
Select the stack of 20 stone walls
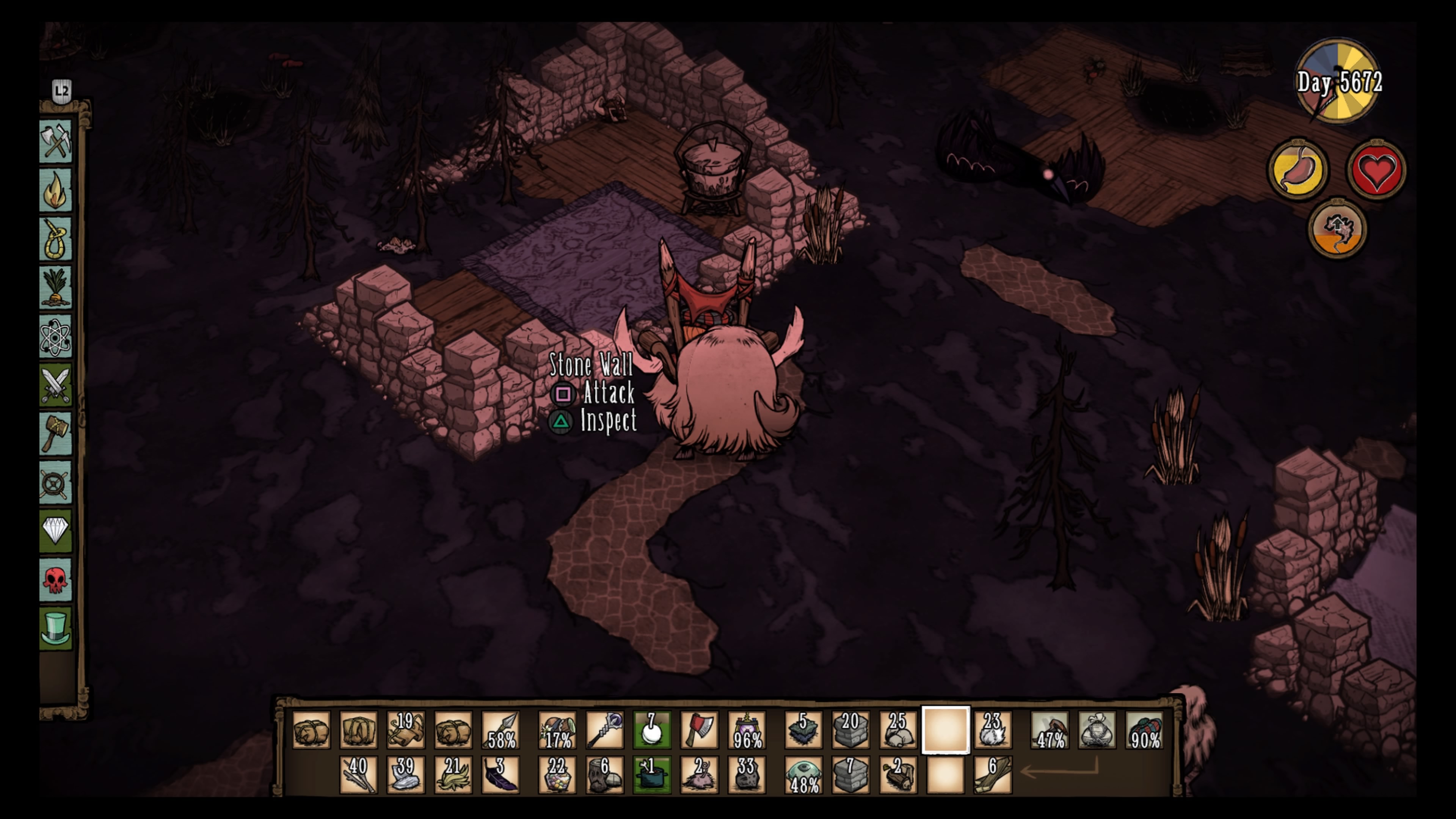[x=850, y=730]
